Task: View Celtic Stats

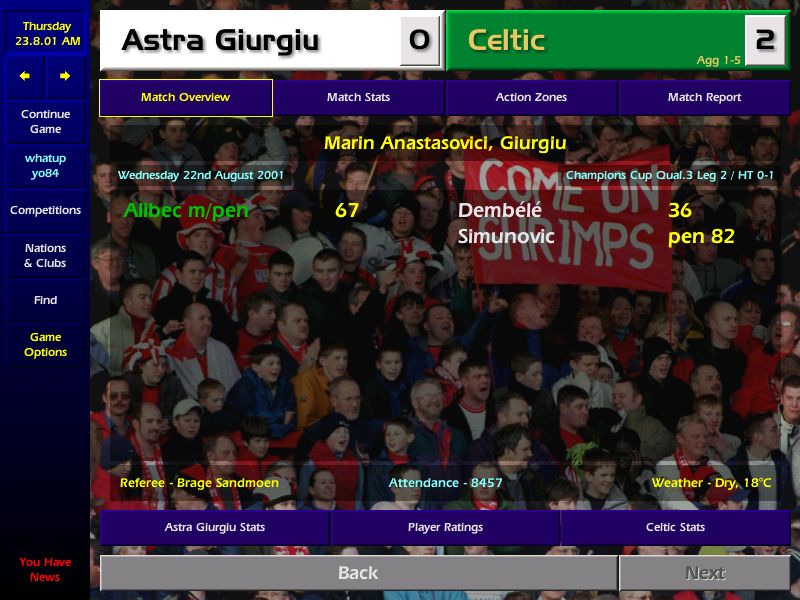Action: point(675,527)
